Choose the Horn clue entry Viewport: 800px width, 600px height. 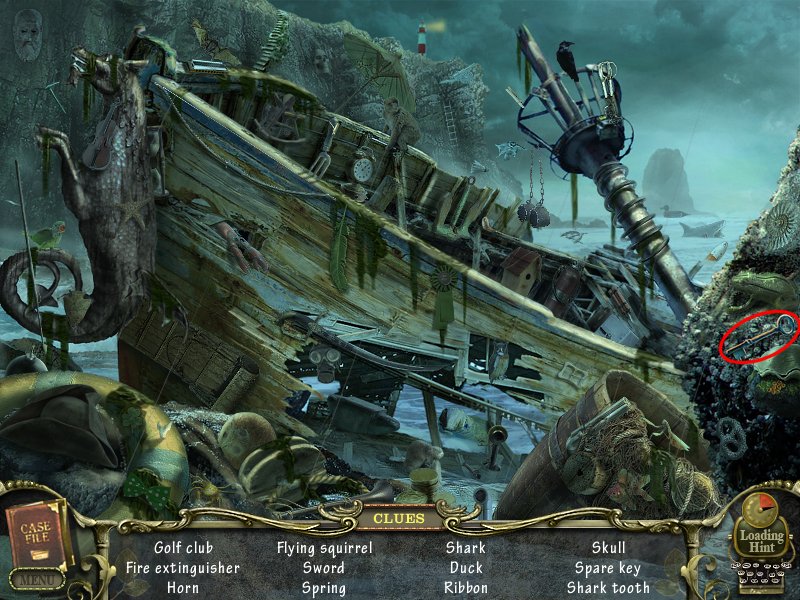pyautogui.click(x=183, y=588)
